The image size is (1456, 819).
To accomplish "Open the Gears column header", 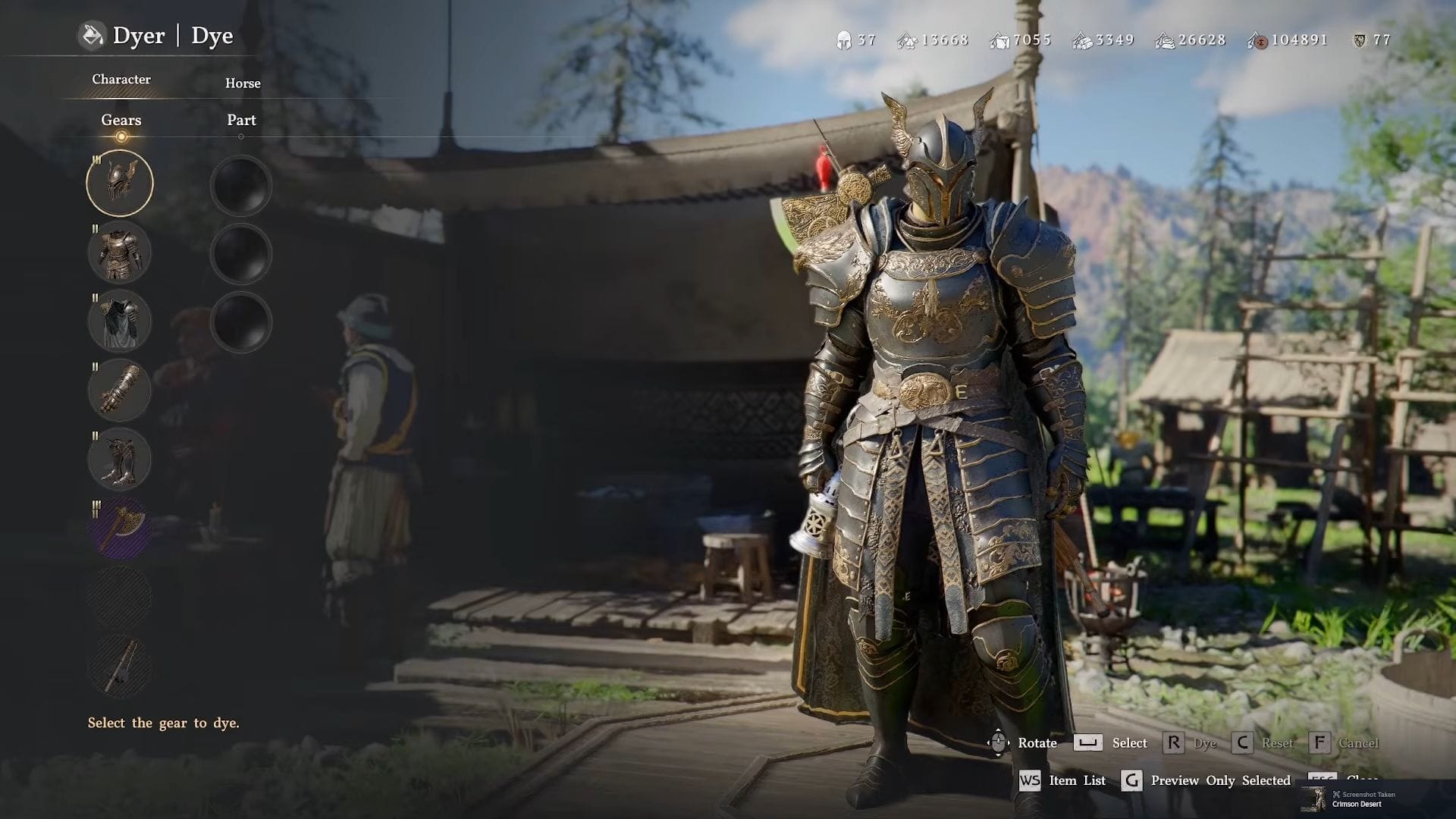I will (x=121, y=120).
